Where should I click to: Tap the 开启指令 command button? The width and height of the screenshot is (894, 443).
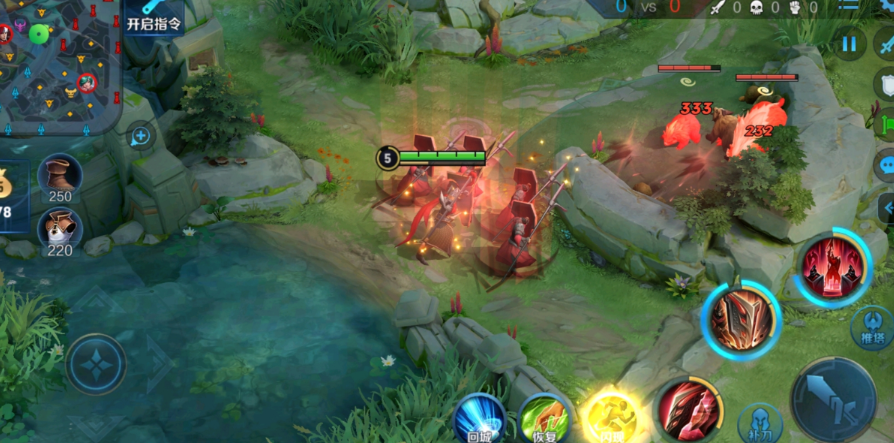tap(154, 22)
